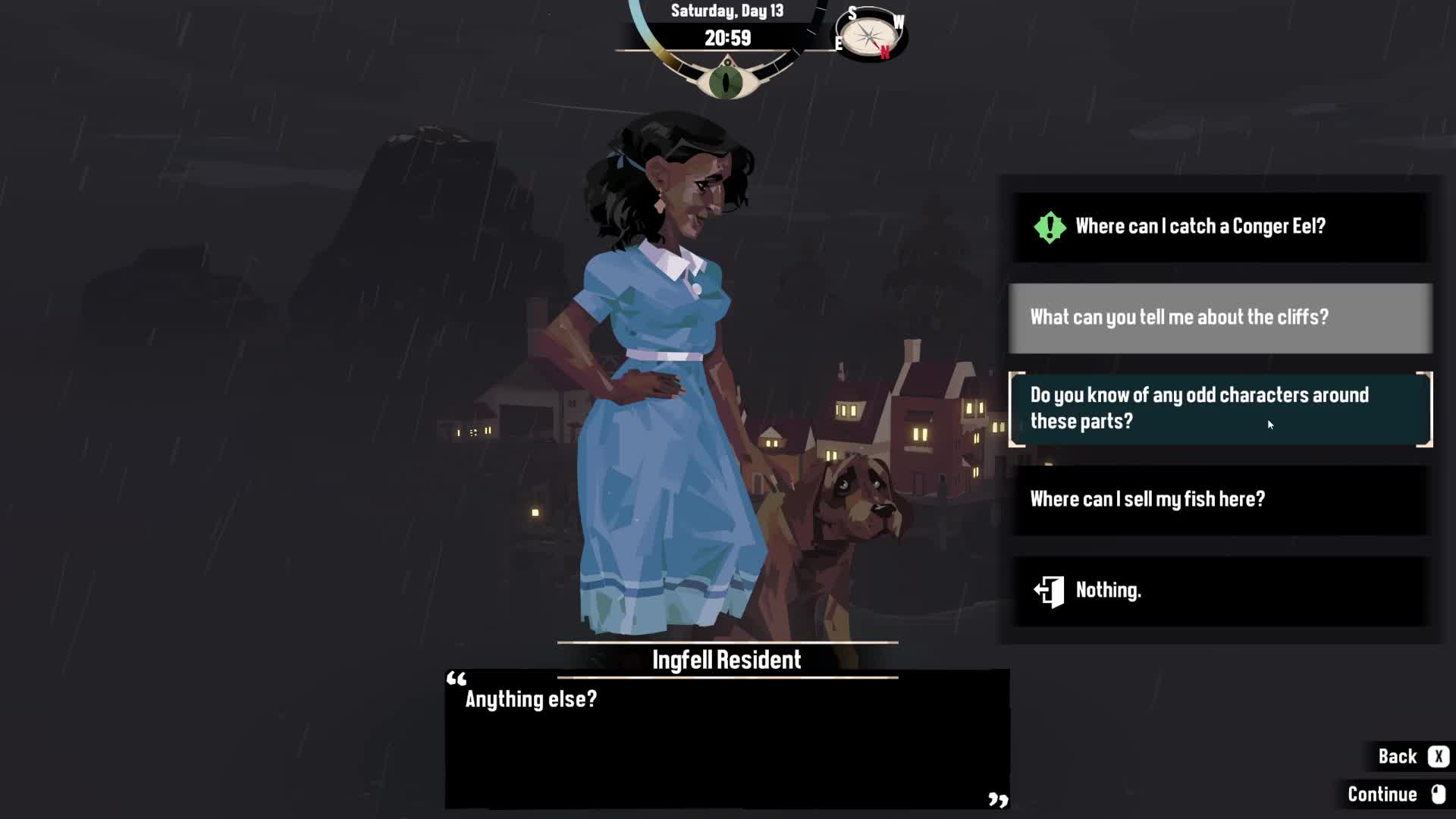Viewport: 1456px width, 819px height.
Task: Click the compass in the top HUD
Action: click(x=870, y=35)
